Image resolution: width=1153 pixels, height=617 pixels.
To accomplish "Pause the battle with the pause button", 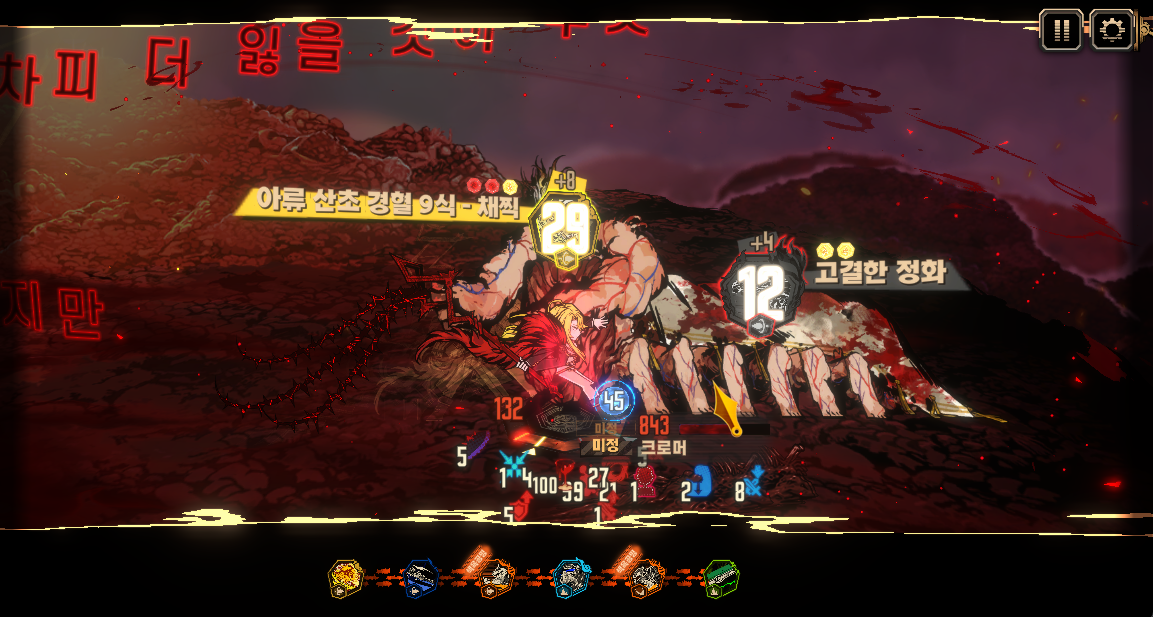I will 1061,30.
